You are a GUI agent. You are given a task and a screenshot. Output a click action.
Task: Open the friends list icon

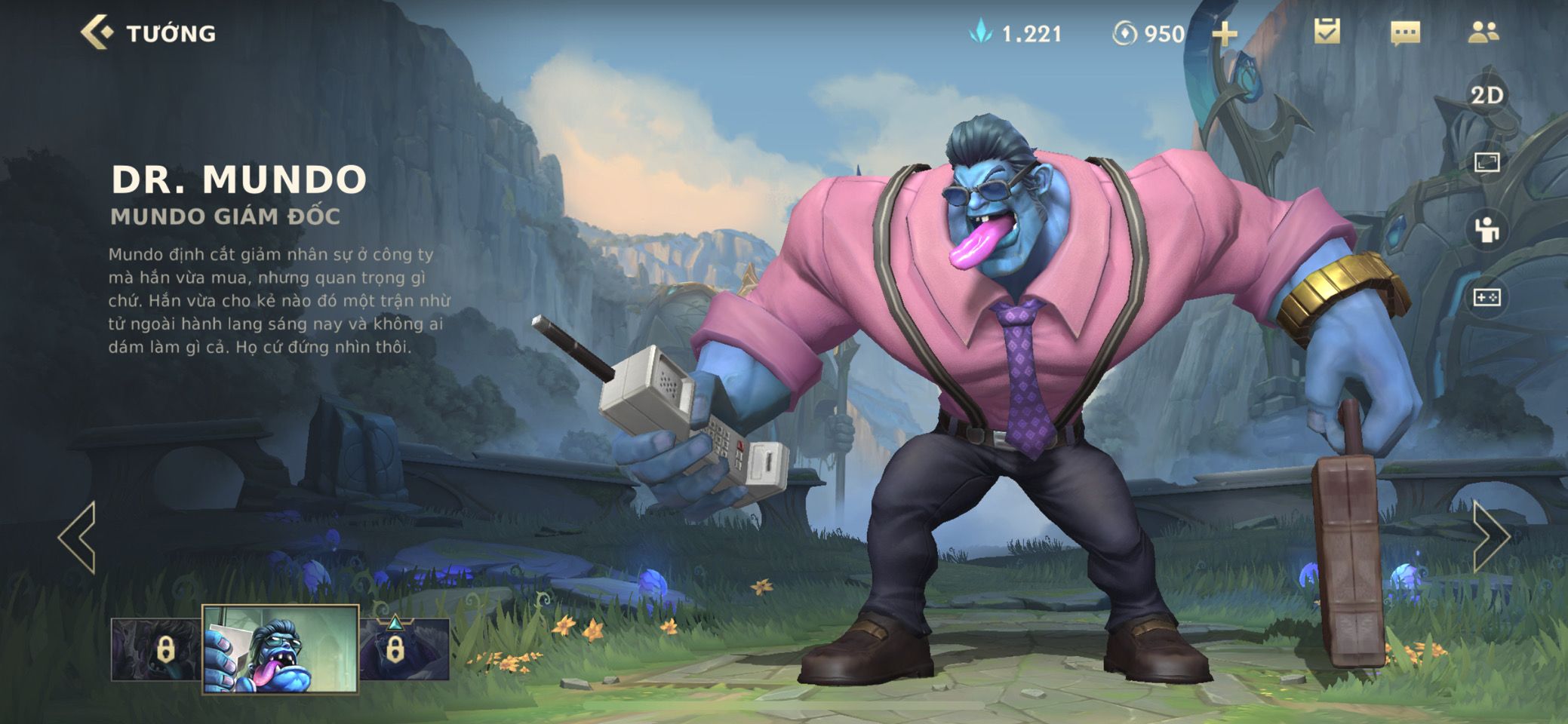pyautogui.click(x=1483, y=32)
